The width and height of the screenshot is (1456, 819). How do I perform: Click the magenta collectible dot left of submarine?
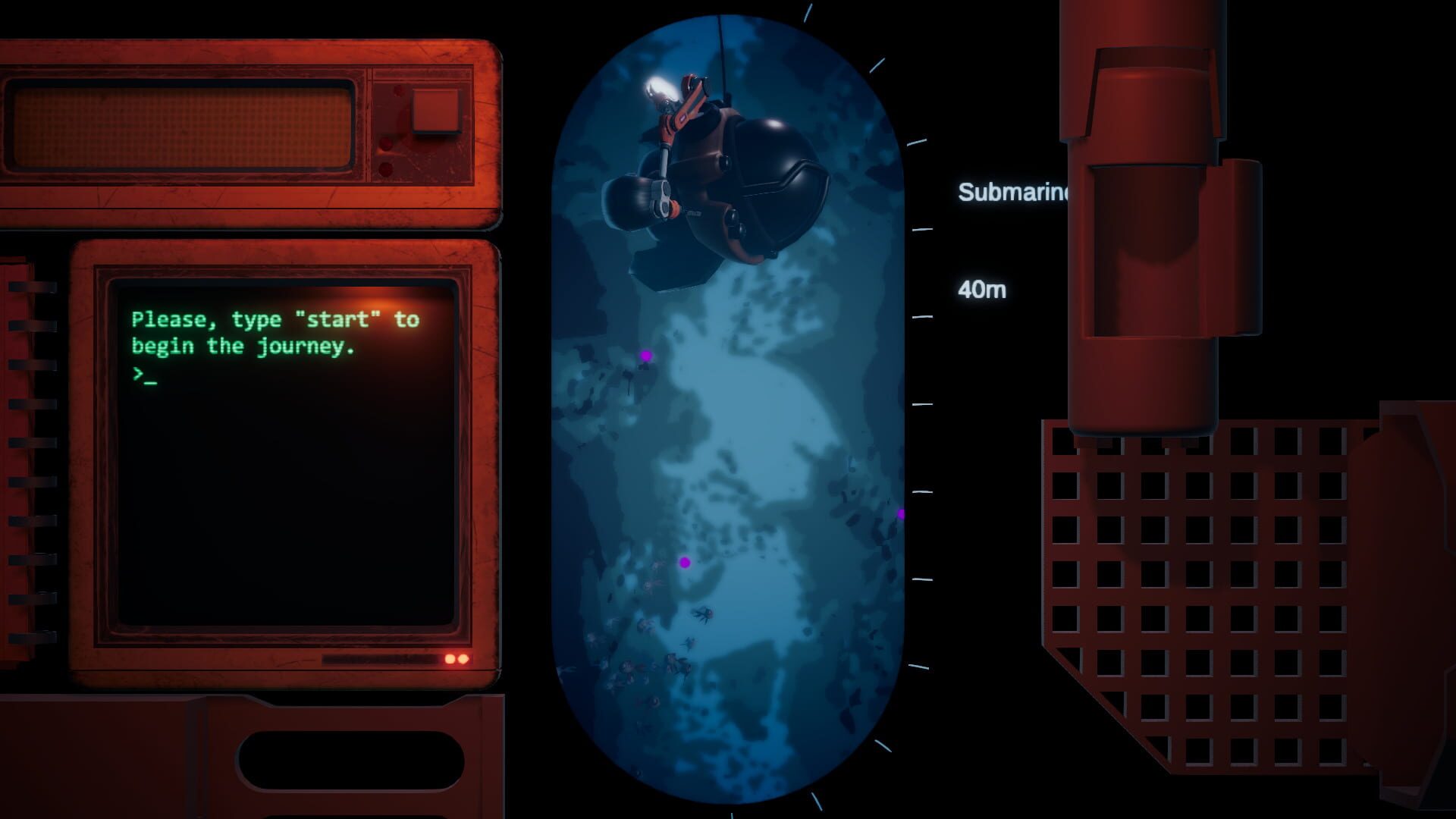(x=645, y=355)
